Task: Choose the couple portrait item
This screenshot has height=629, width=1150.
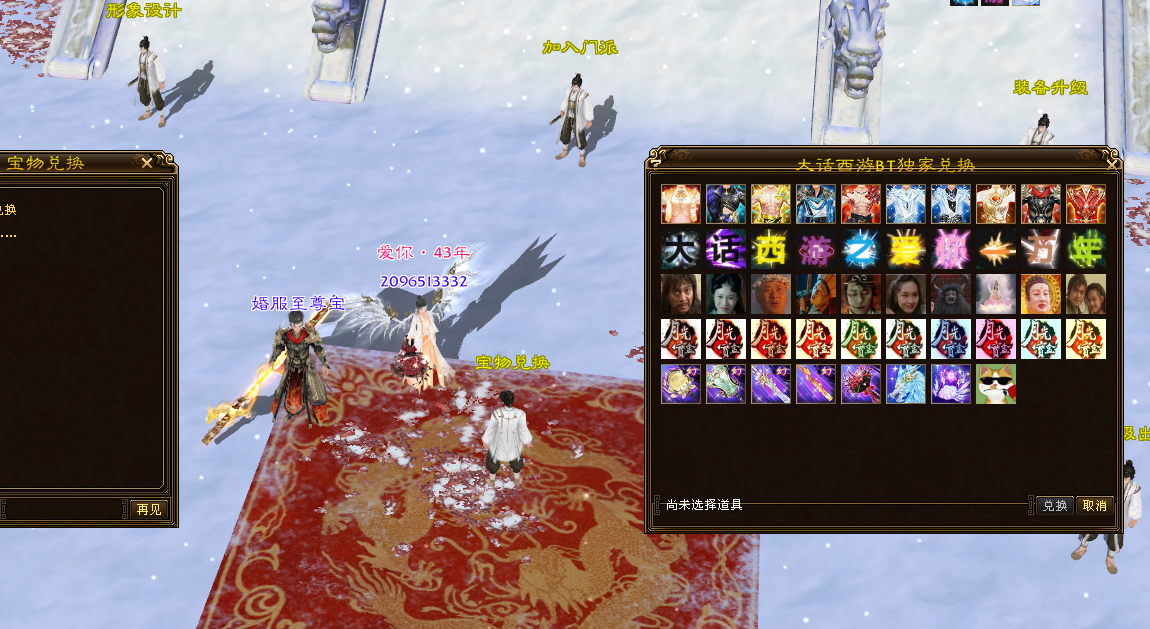Action: (1085, 294)
